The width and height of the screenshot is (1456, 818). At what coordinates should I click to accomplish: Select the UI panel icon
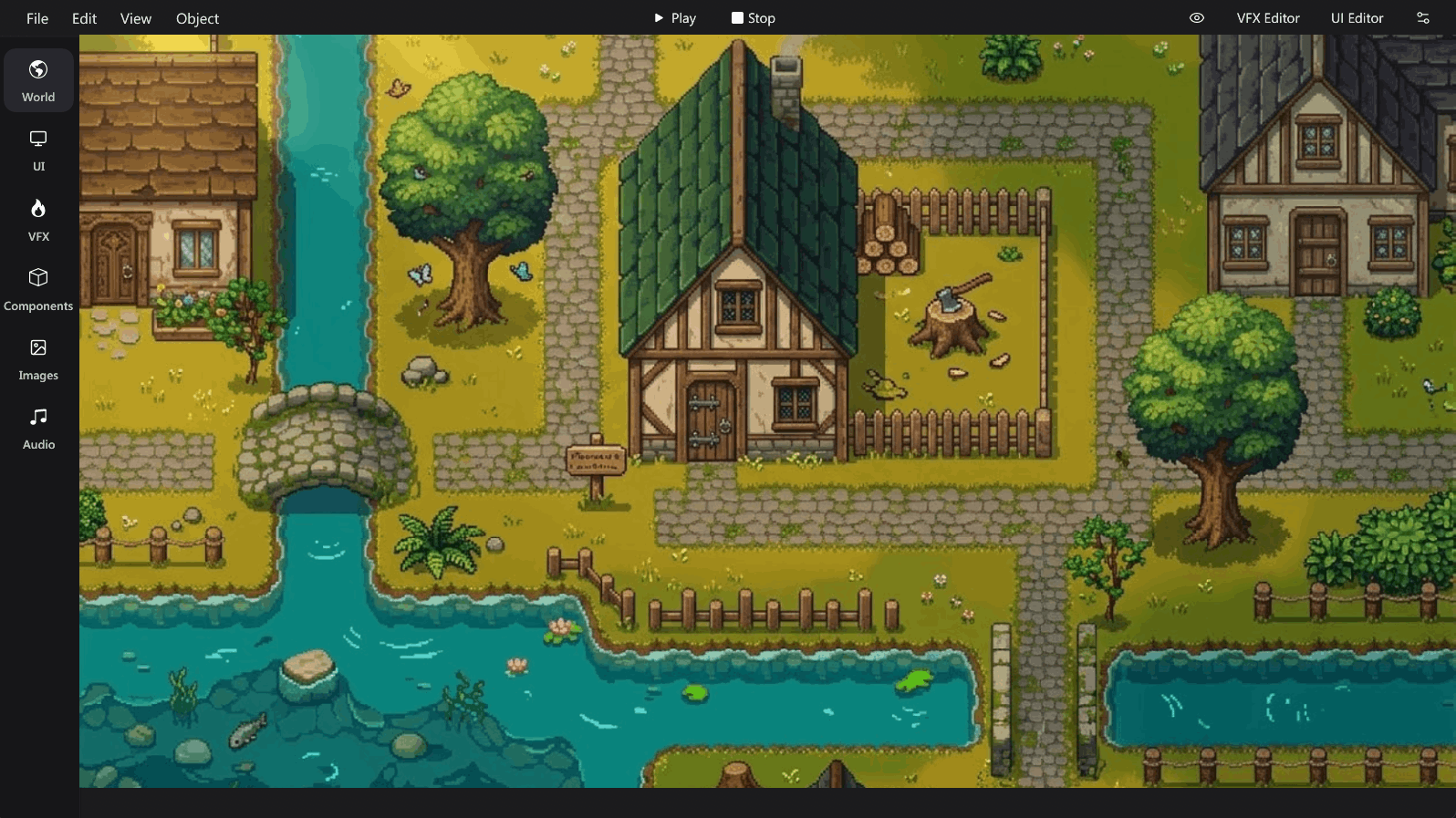pos(37,150)
